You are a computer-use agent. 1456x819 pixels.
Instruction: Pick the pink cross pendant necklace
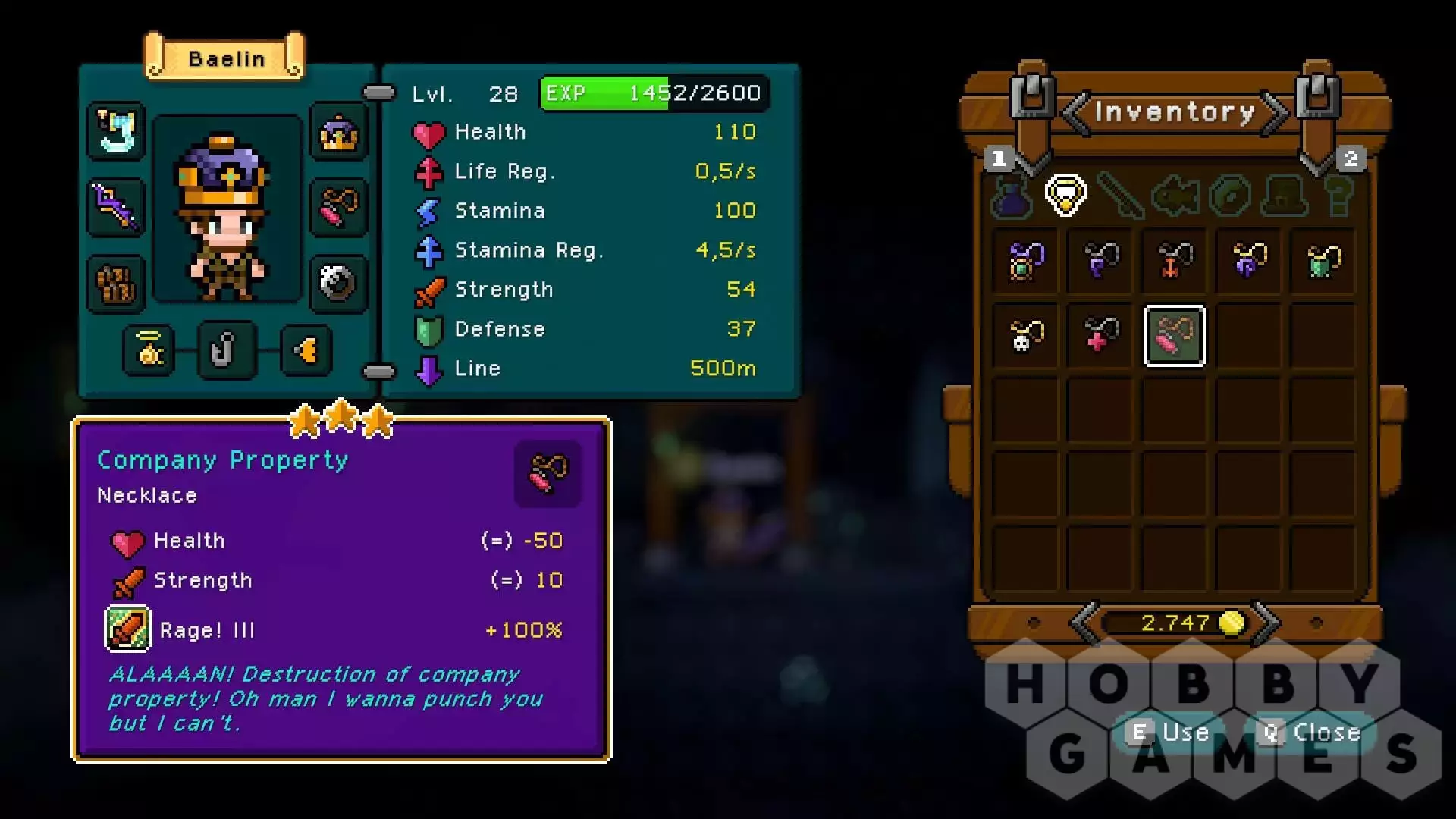1100,336
